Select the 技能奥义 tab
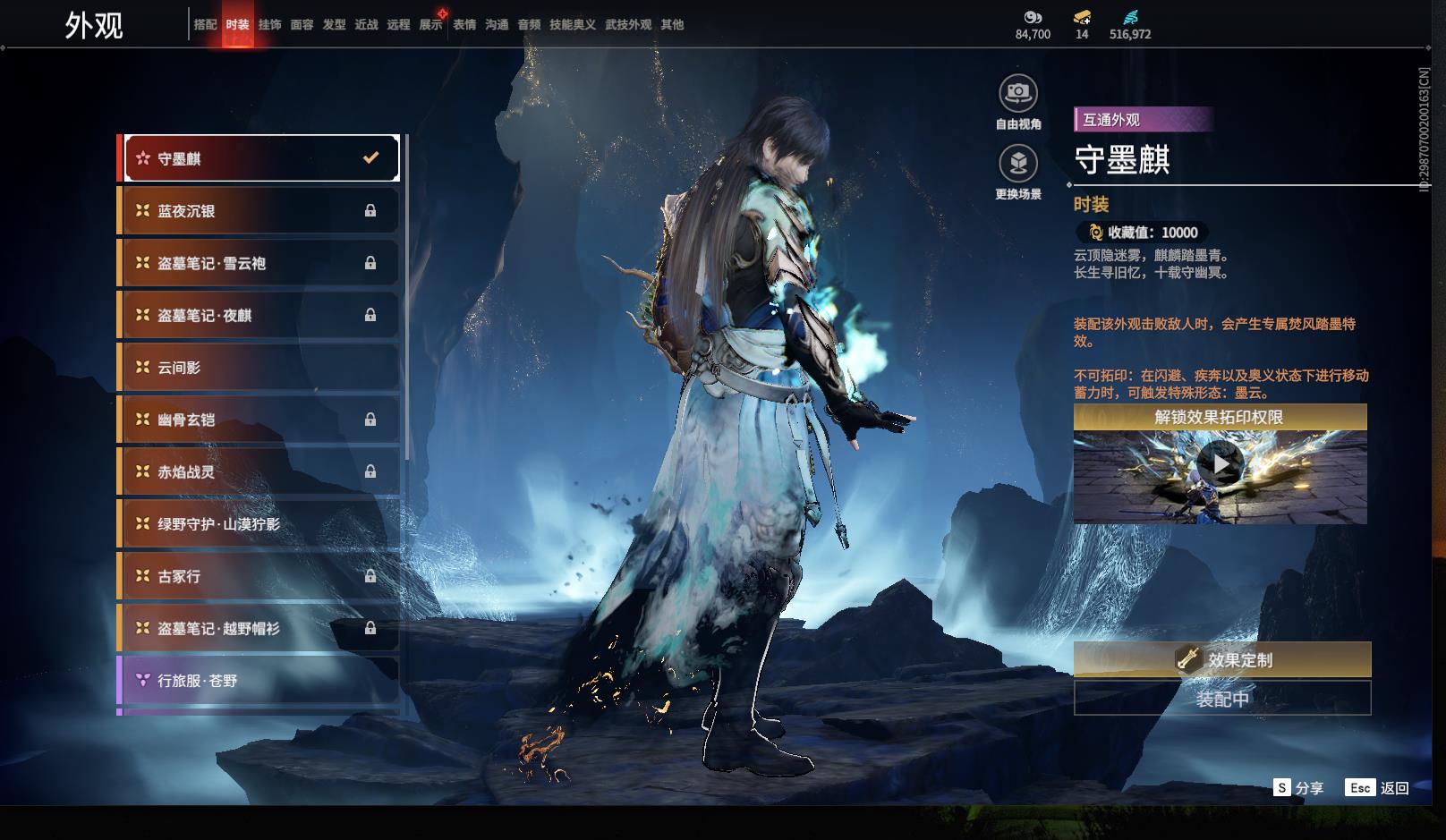The image size is (1446, 840). click(x=572, y=25)
